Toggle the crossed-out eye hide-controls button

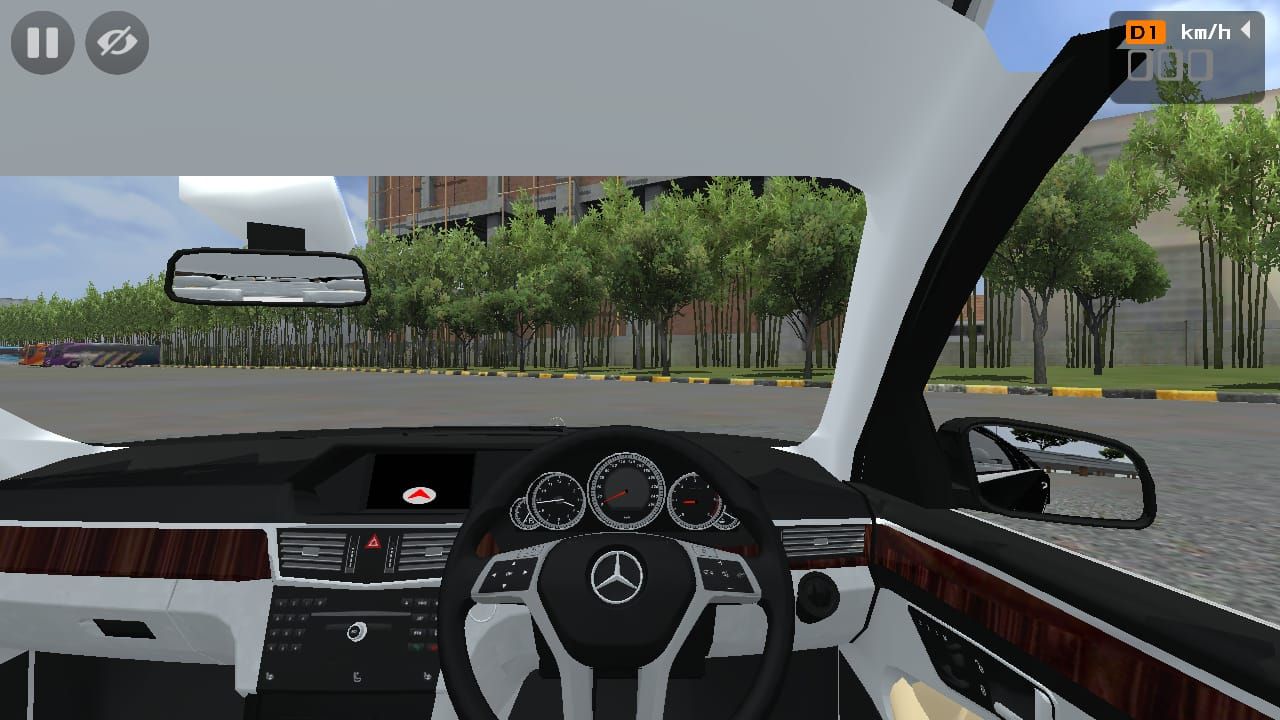point(117,42)
